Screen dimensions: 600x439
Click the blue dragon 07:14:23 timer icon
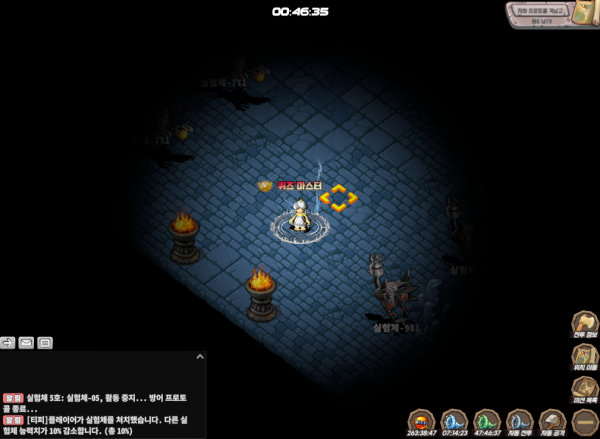tap(454, 422)
